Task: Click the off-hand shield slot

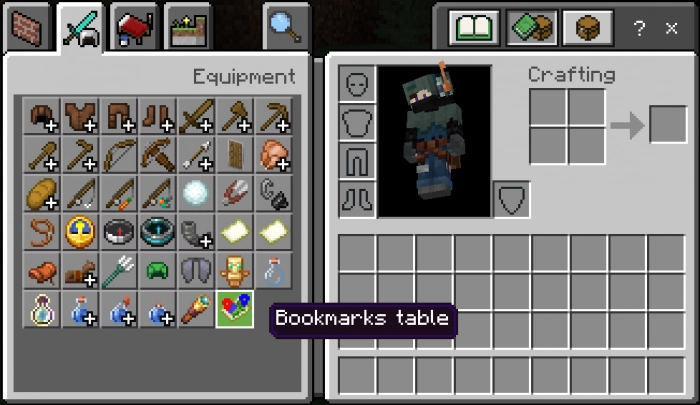Action: [512, 199]
